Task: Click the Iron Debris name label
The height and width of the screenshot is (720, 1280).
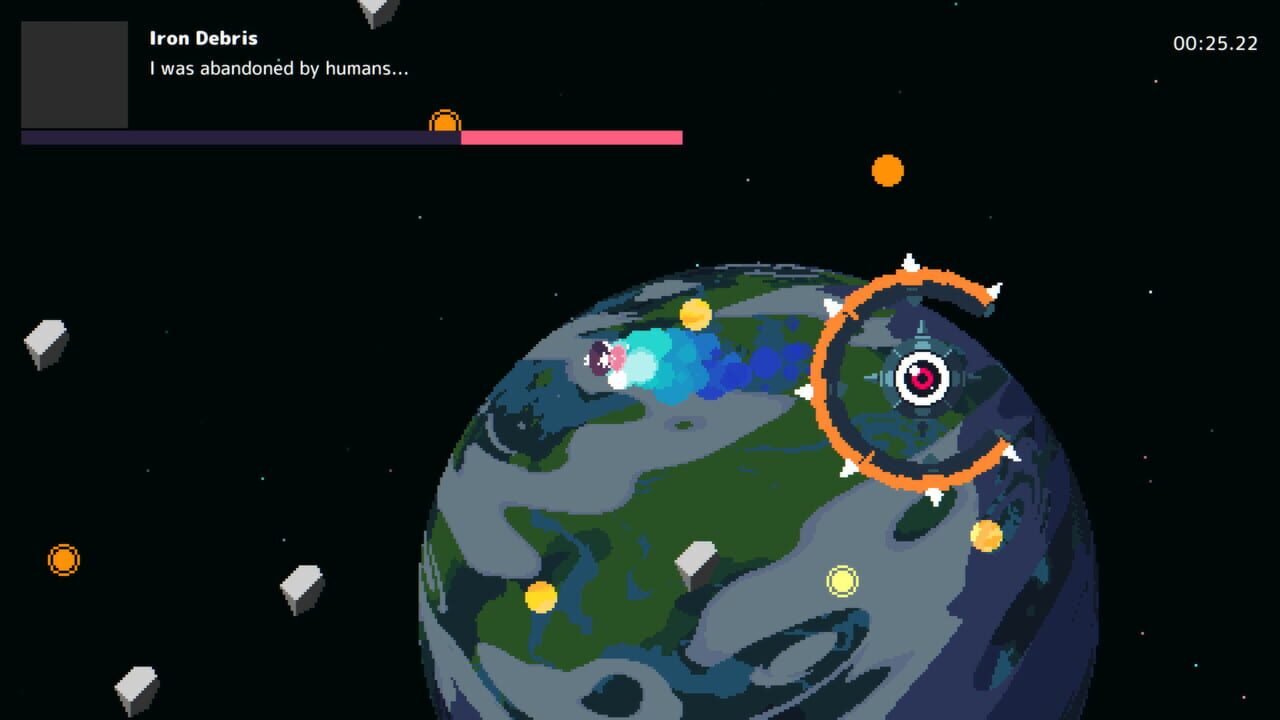Action: [x=203, y=38]
